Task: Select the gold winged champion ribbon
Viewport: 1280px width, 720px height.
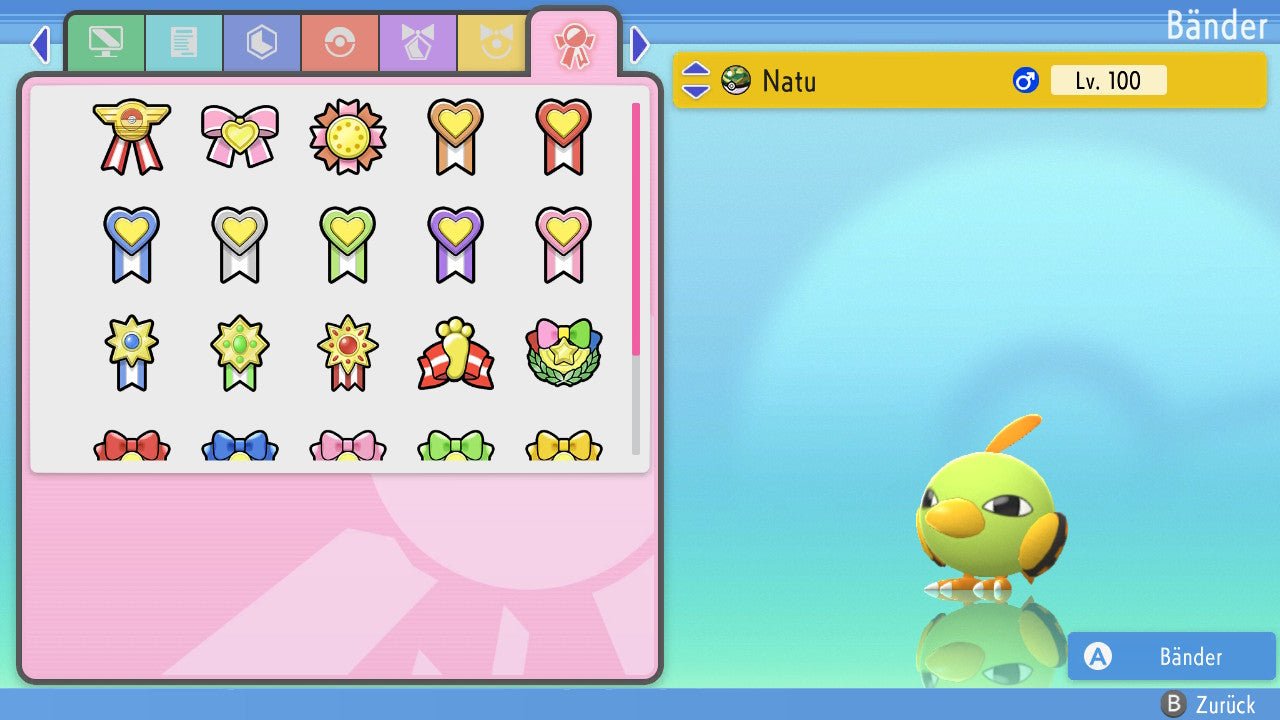Action: tap(132, 136)
